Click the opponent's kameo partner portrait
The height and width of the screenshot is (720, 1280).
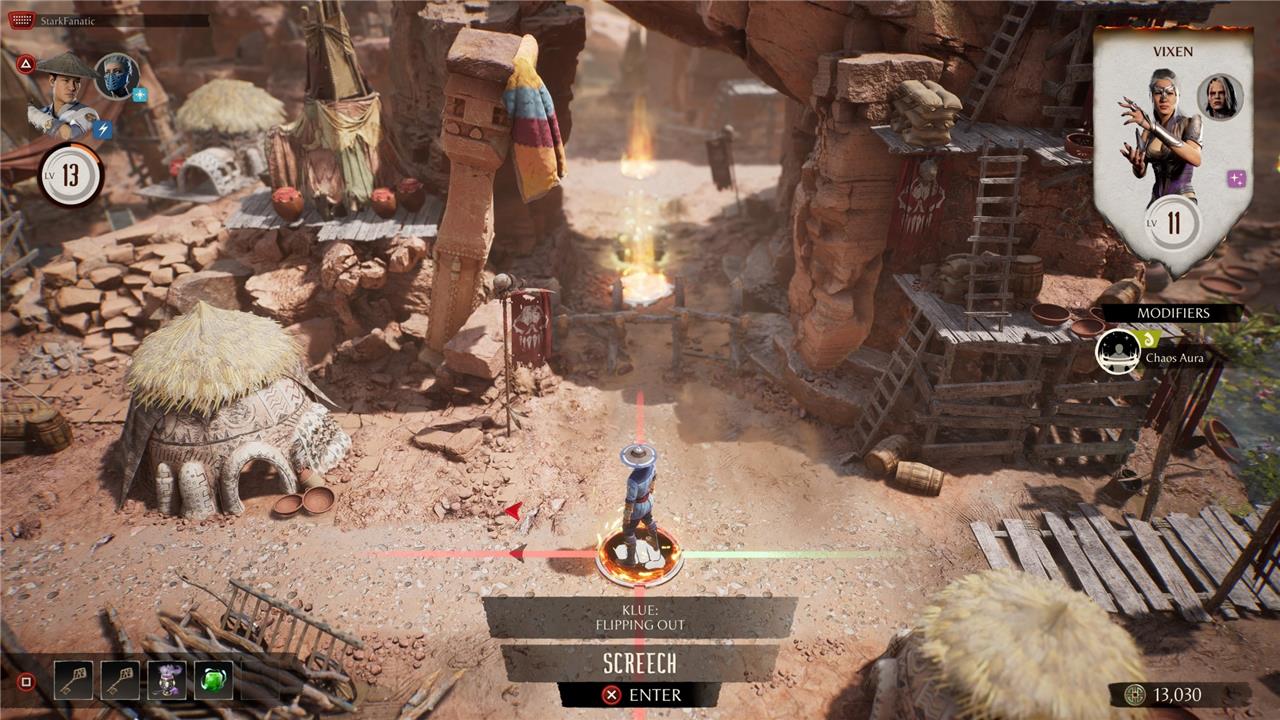pyautogui.click(x=1220, y=97)
